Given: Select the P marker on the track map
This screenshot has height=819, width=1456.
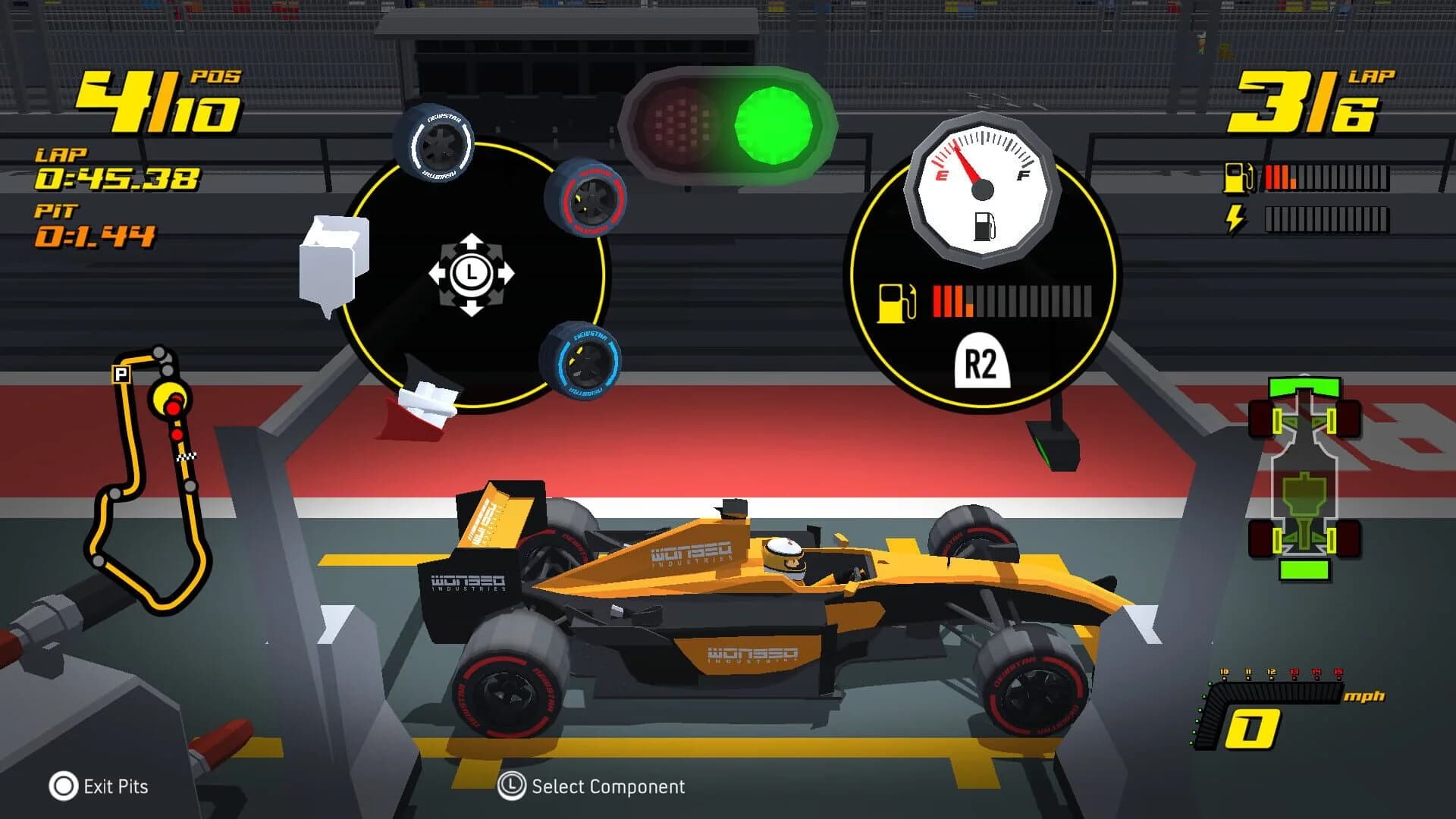Looking at the screenshot, I should [x=120, y=372].
